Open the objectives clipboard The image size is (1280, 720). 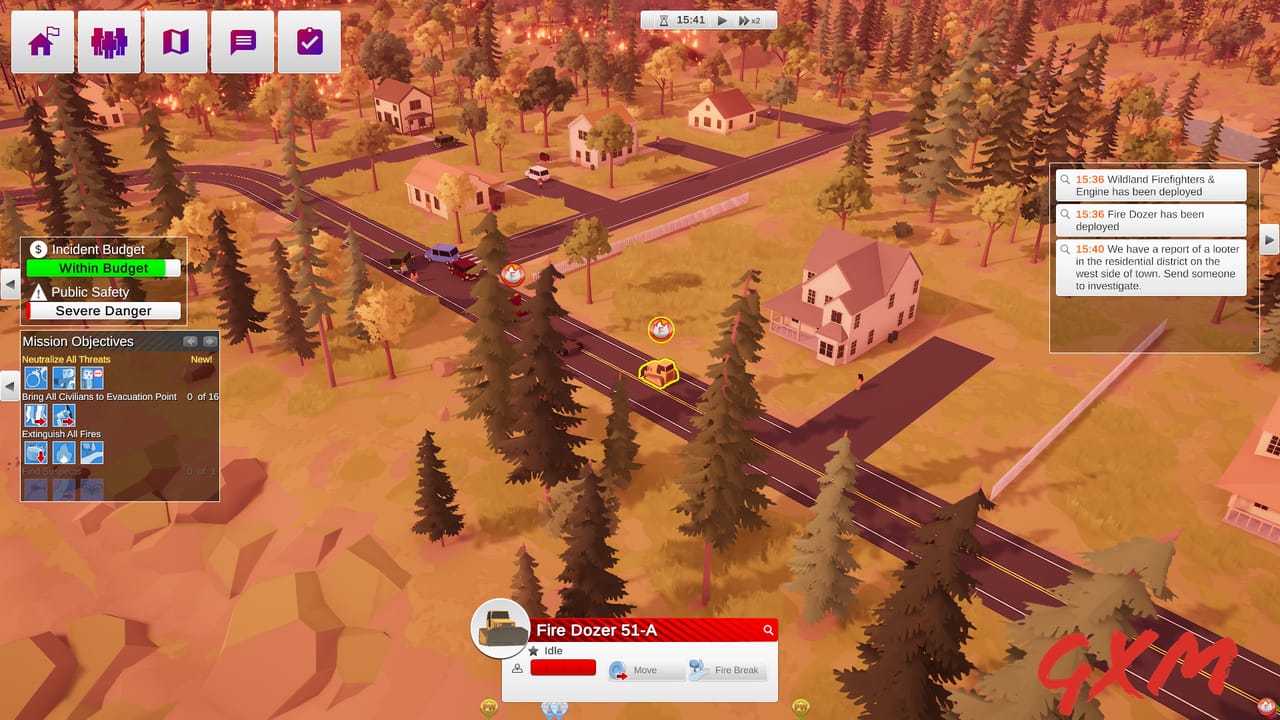pyautogui.click(x=309, y=41)
